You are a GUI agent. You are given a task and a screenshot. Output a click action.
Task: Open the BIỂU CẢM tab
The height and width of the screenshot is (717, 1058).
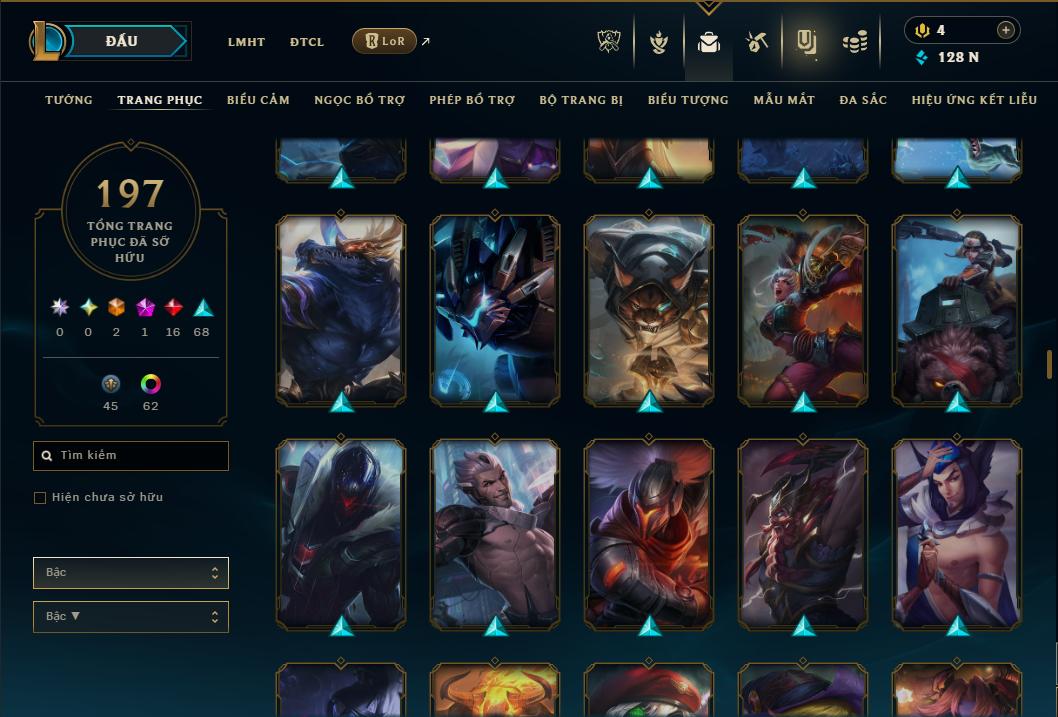point(258,100)
